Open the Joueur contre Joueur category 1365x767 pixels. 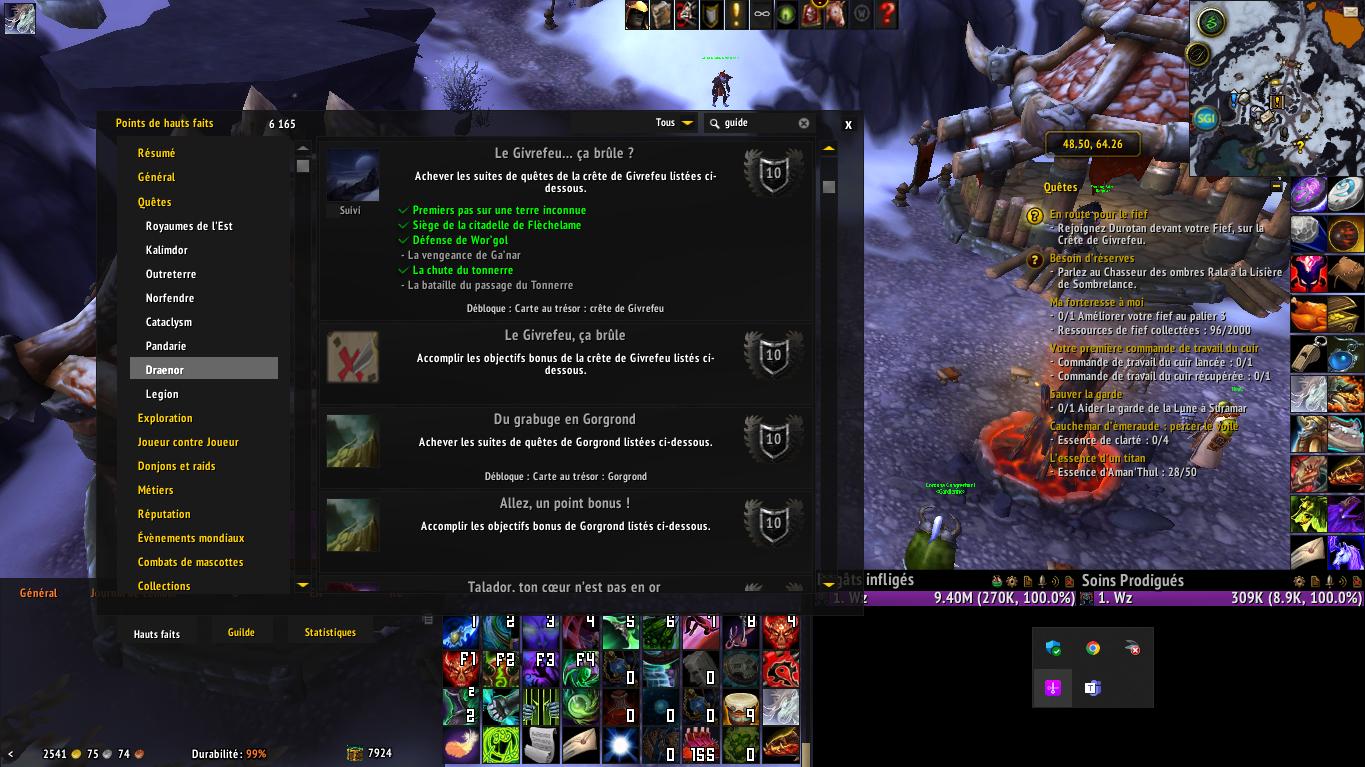[x=188, y=442]
